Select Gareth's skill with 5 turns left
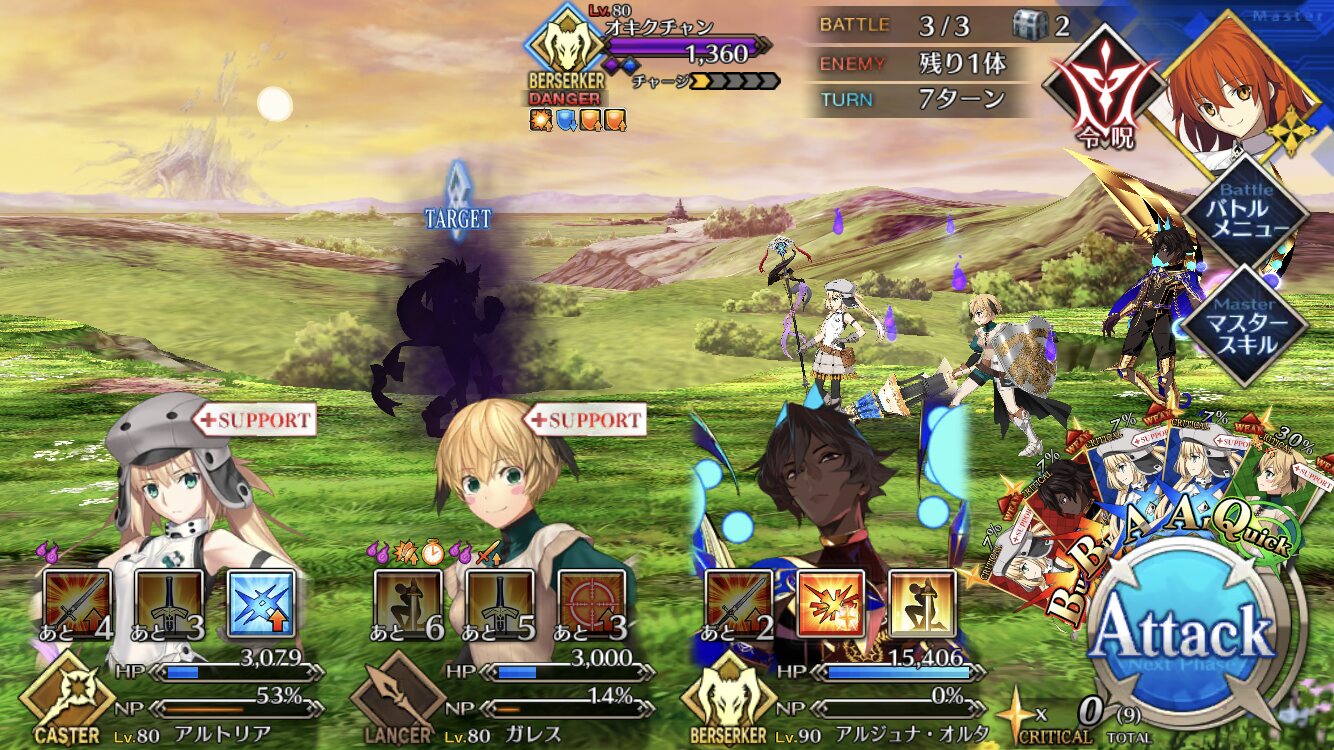 coord(499,603)
